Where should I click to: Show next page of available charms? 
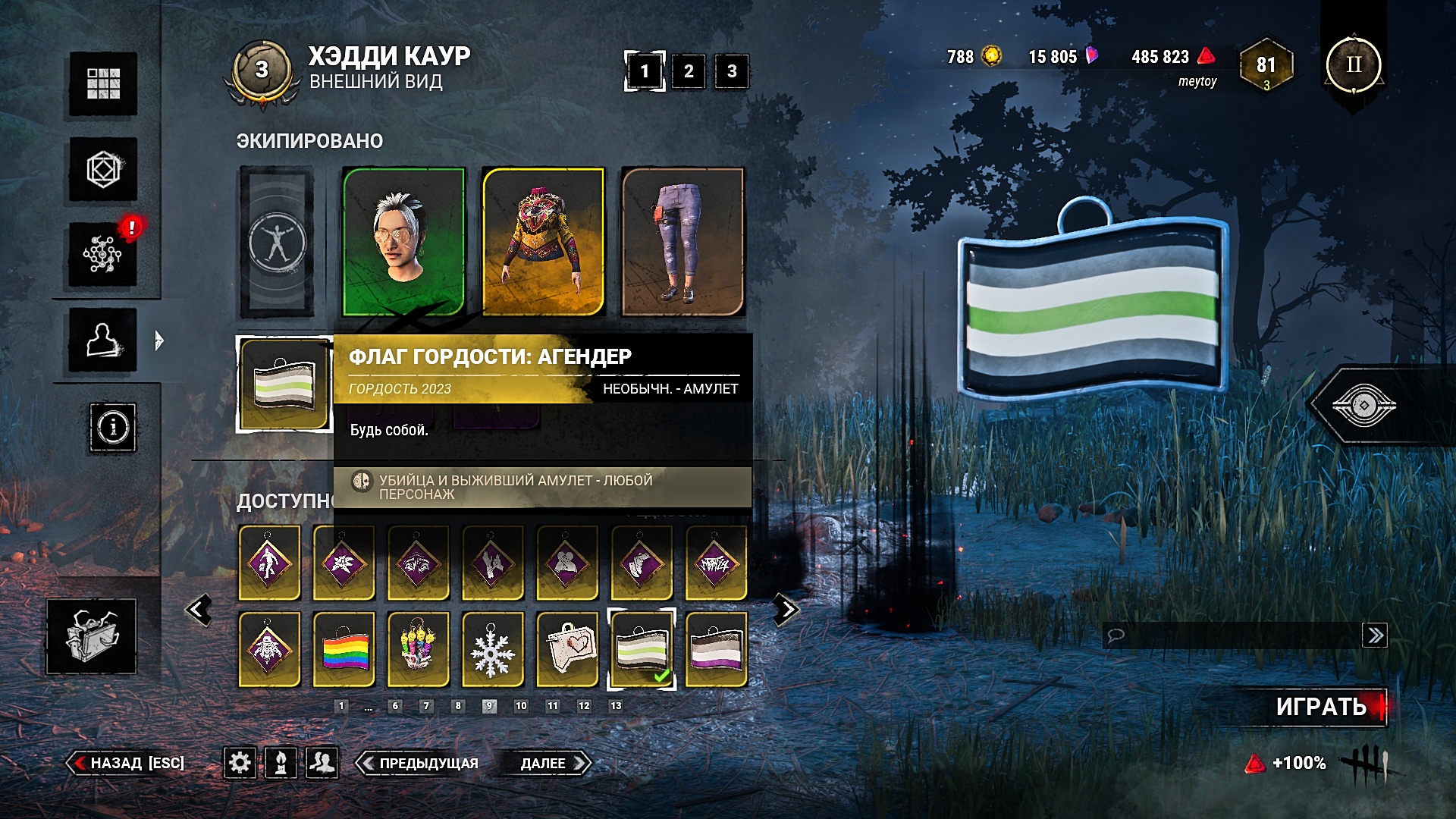coord(786,610)
